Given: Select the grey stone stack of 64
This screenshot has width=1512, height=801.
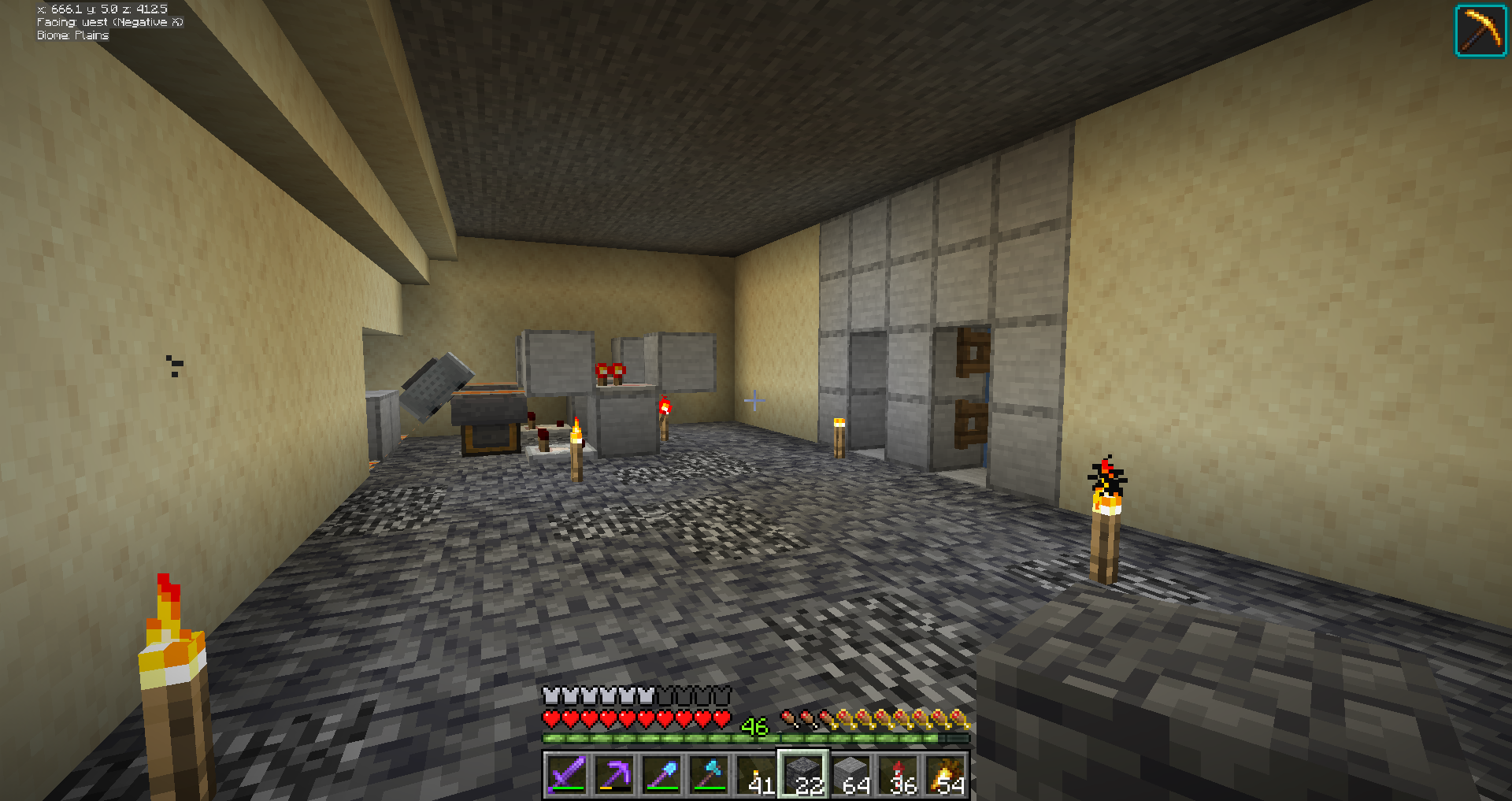Looking at the screenshot, I should (x=850, y=774).
